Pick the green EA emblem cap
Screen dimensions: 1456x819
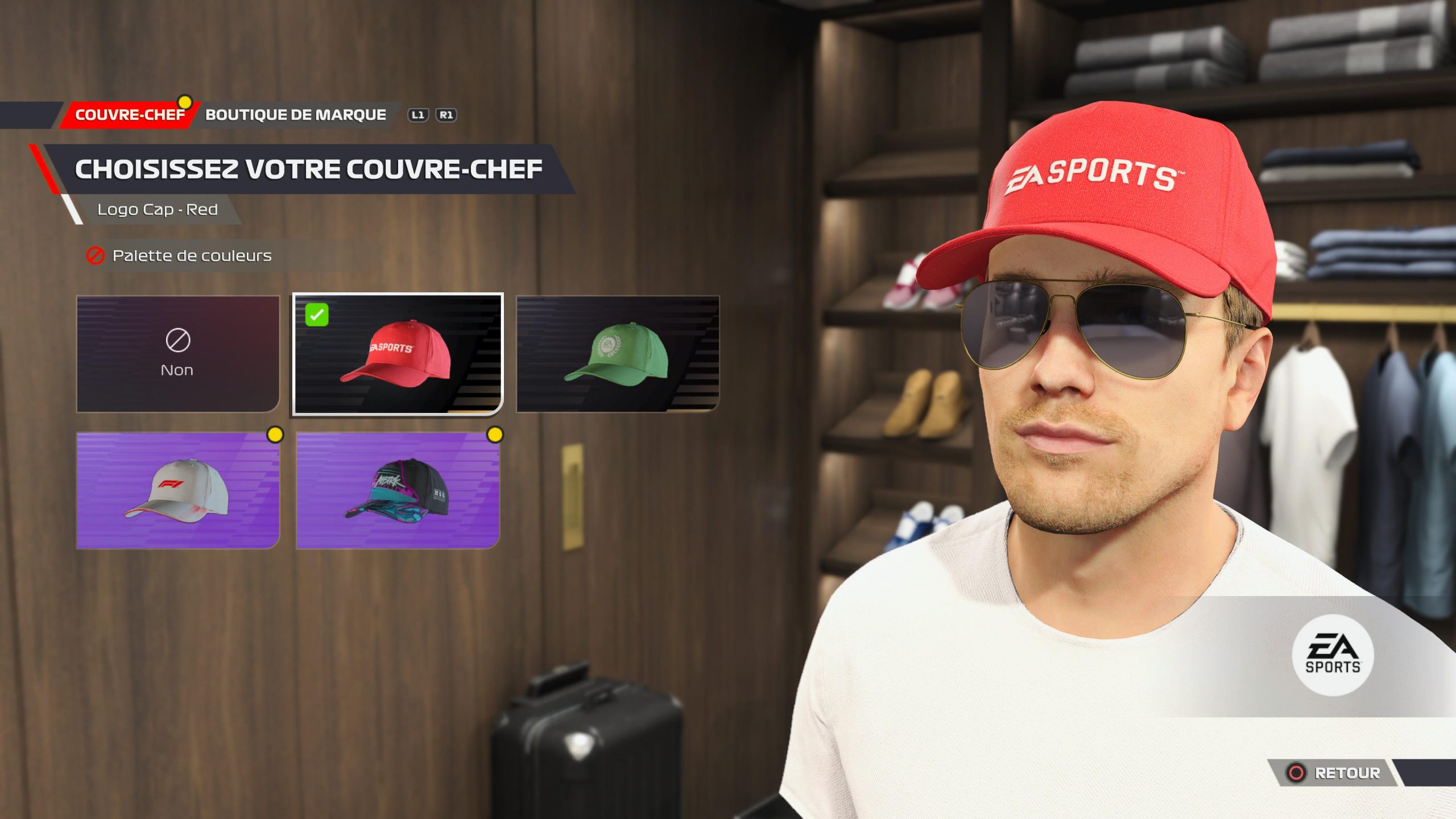tap(618, 354)
